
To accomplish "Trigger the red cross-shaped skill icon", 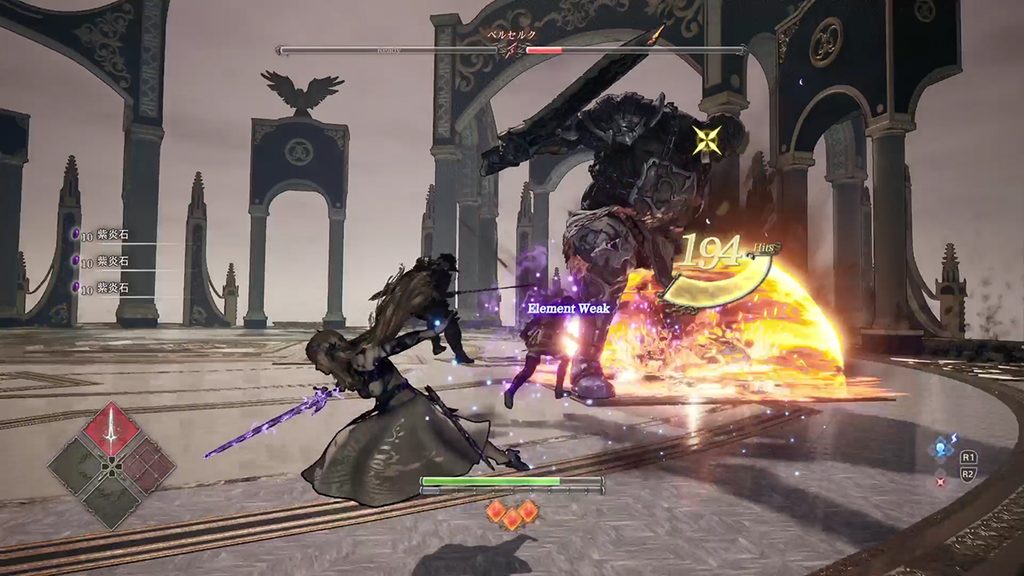I will tap(941, 482).
